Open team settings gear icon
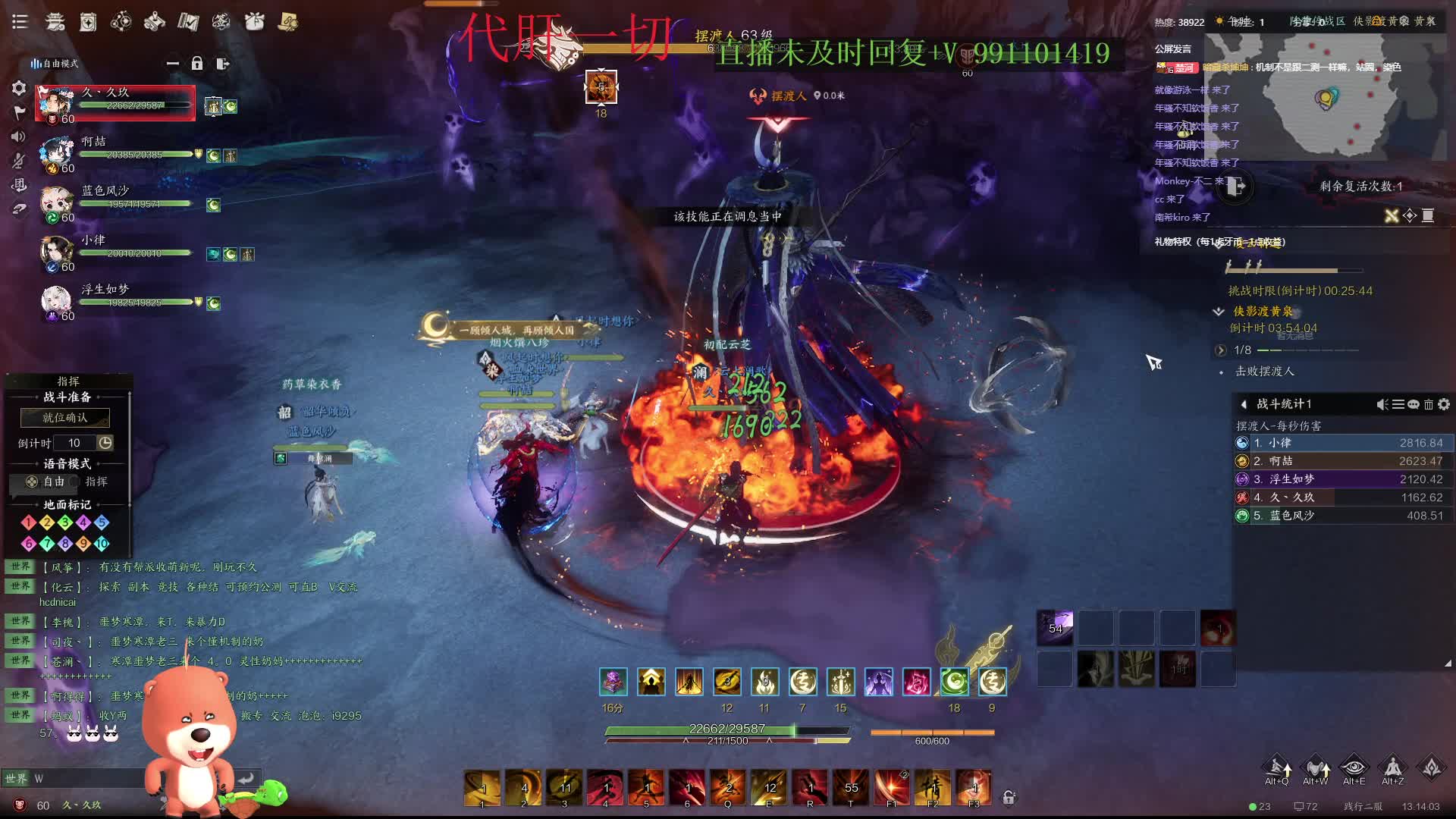1456x819 pixels. coord(19,89)
